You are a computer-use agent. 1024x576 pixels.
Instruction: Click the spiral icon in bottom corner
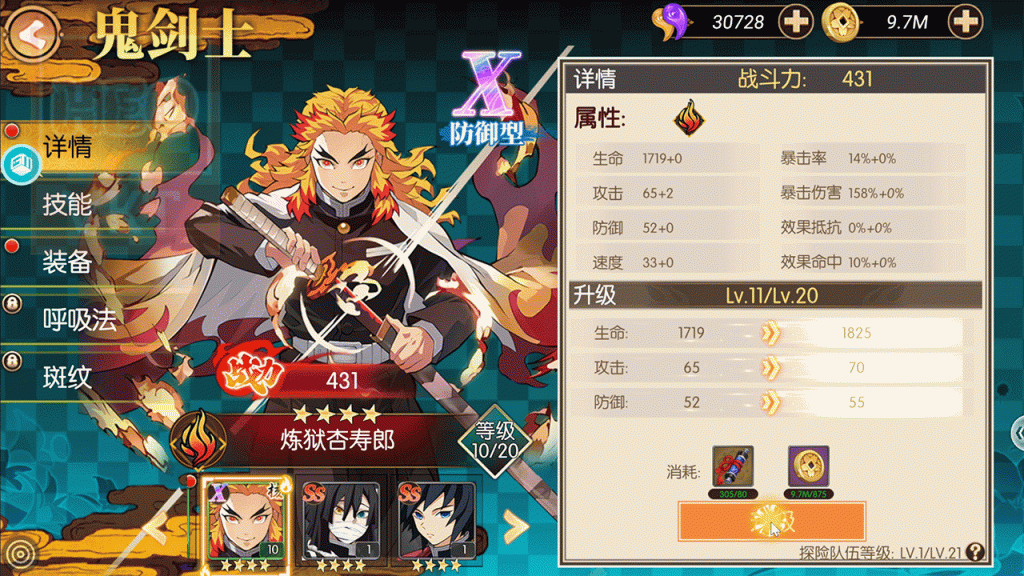tap(18, 553)
